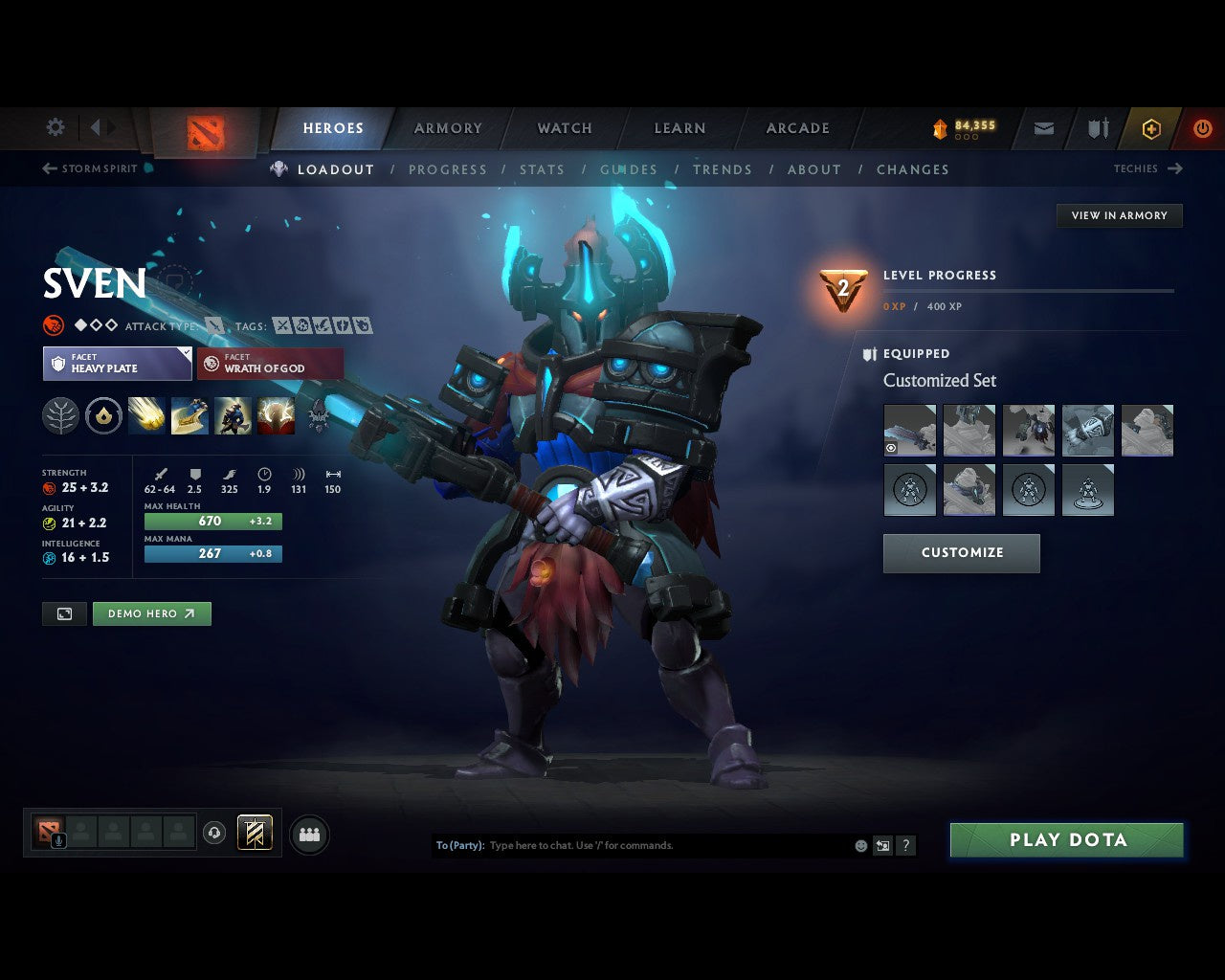
Task: Select the Heavy Plate facet
Action: click(x=117, y=364)
